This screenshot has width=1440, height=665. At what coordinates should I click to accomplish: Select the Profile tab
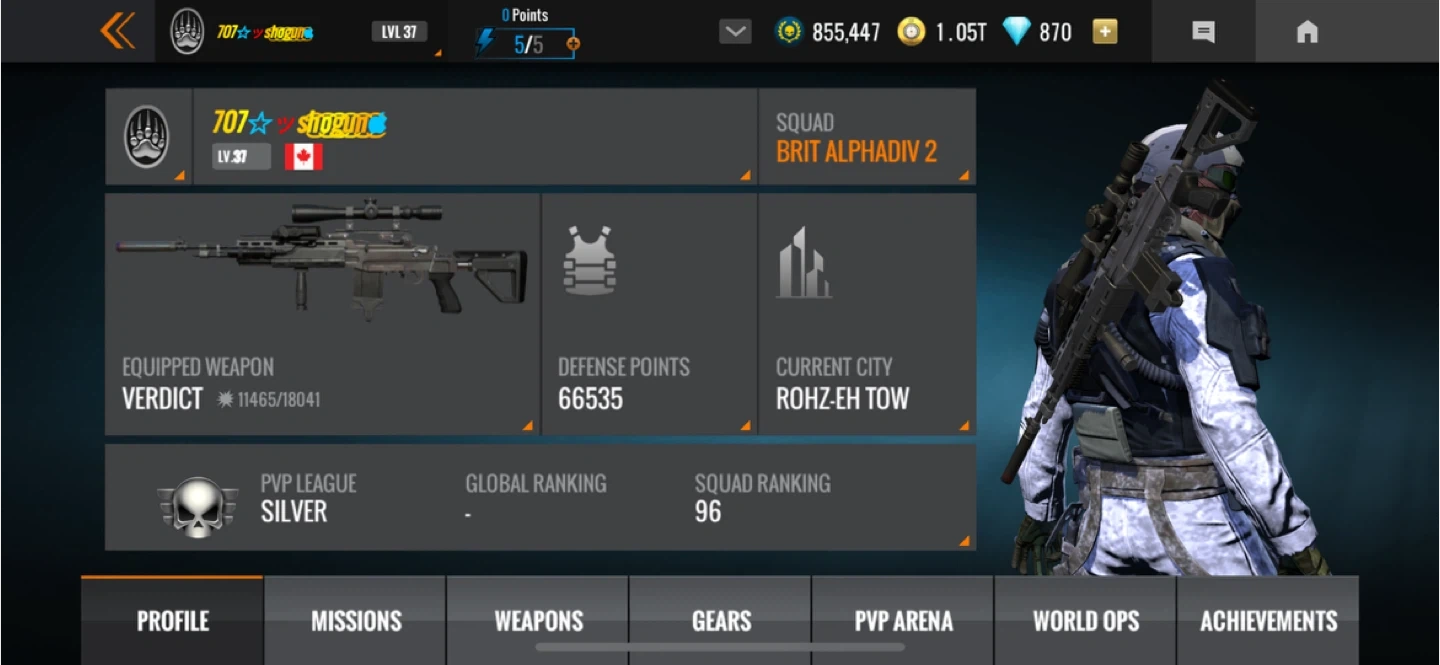(173, 621)
